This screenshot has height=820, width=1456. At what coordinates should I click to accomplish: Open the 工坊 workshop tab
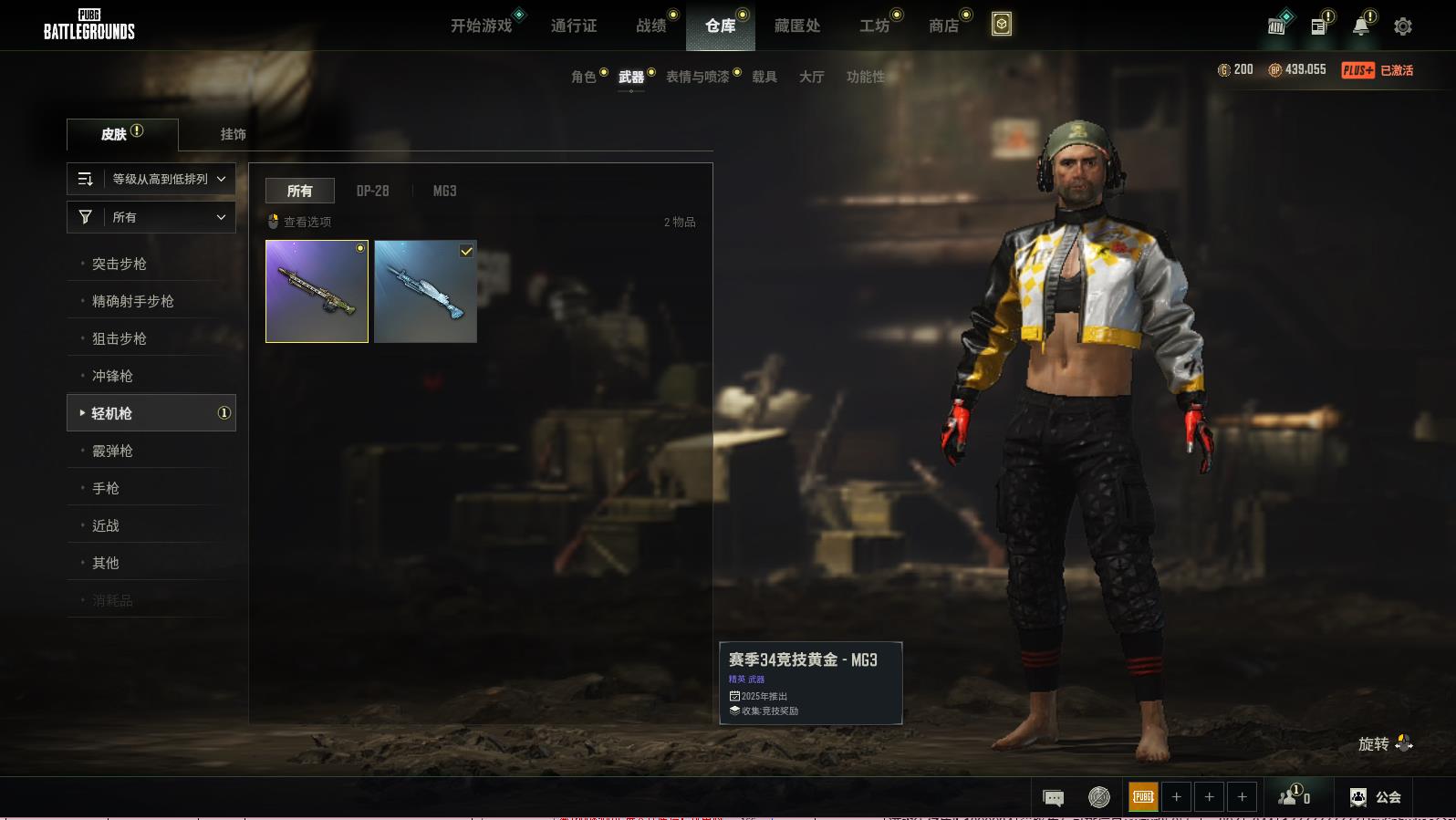874,26
